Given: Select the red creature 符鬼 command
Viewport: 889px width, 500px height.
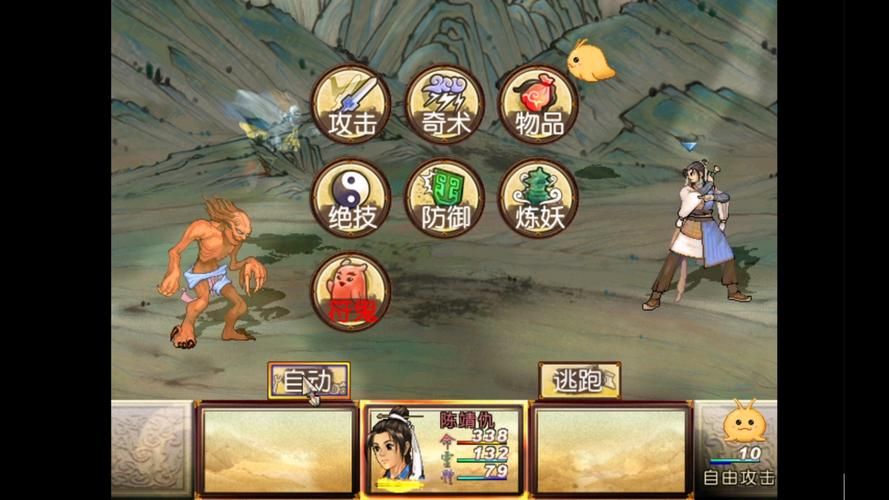Looking at the screenshot, I should point(350,290).
